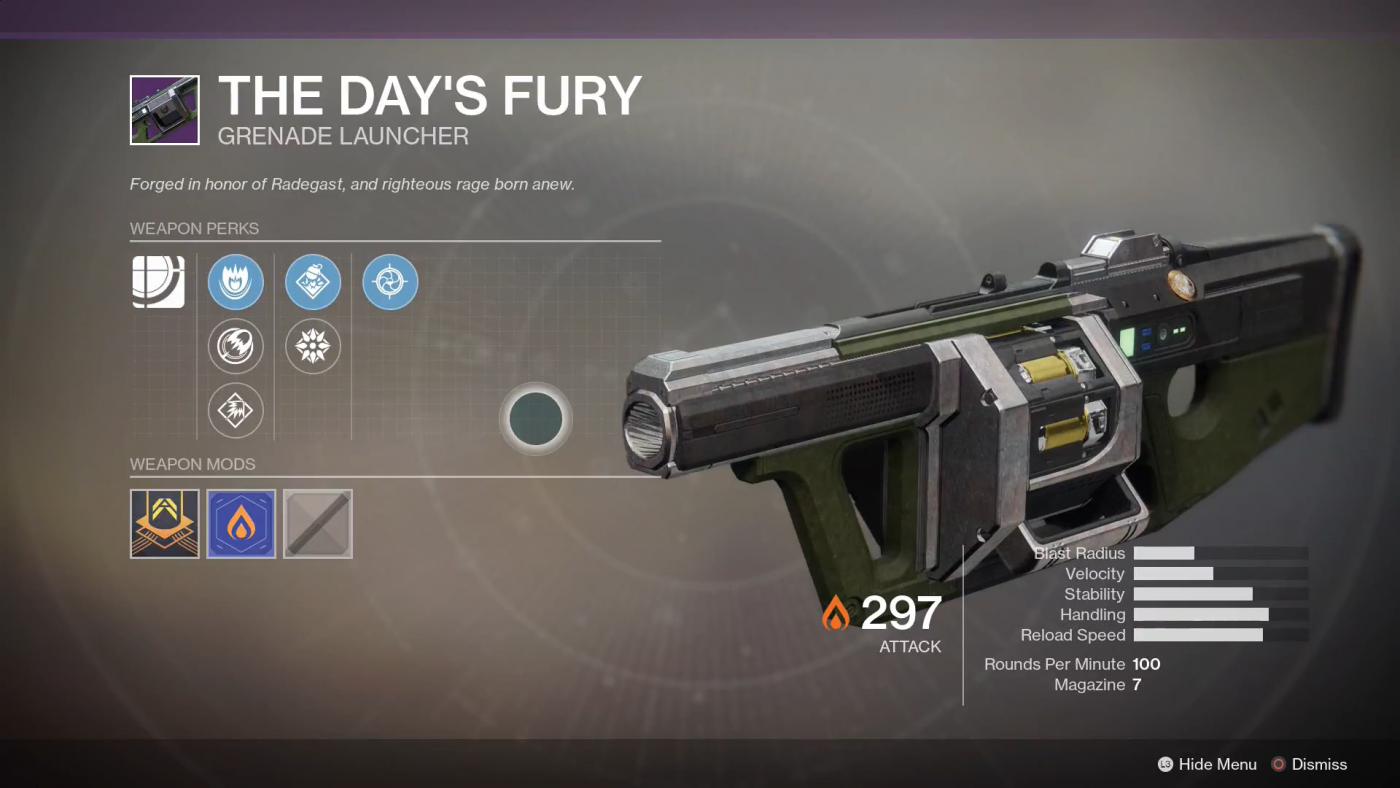Toggle the yellow banner weapon mod
The image size is (1400, 788).
pos(164,523)
